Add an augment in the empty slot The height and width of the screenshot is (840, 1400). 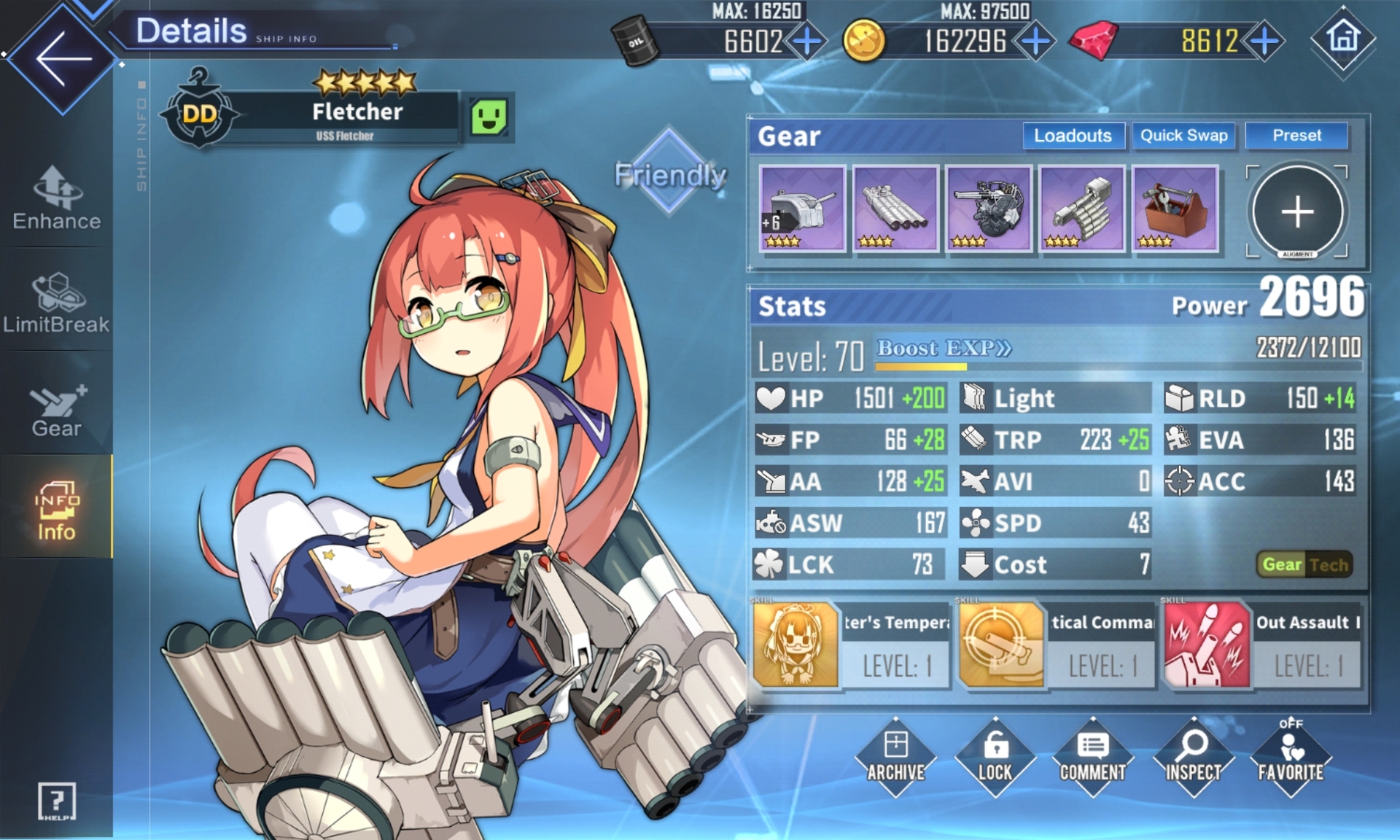1297,211
